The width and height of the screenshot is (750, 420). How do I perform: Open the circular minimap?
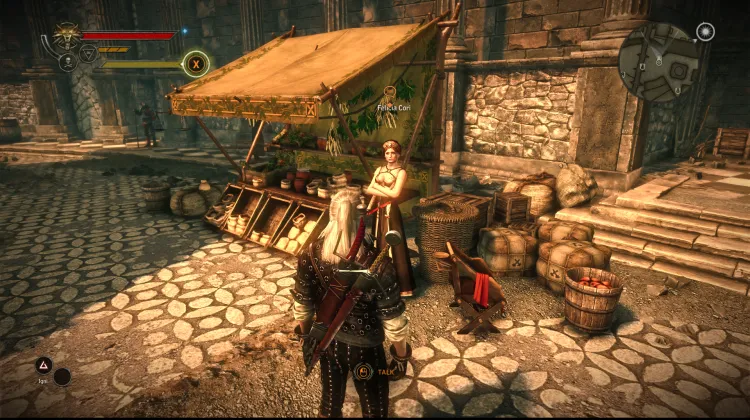(658, 63)
